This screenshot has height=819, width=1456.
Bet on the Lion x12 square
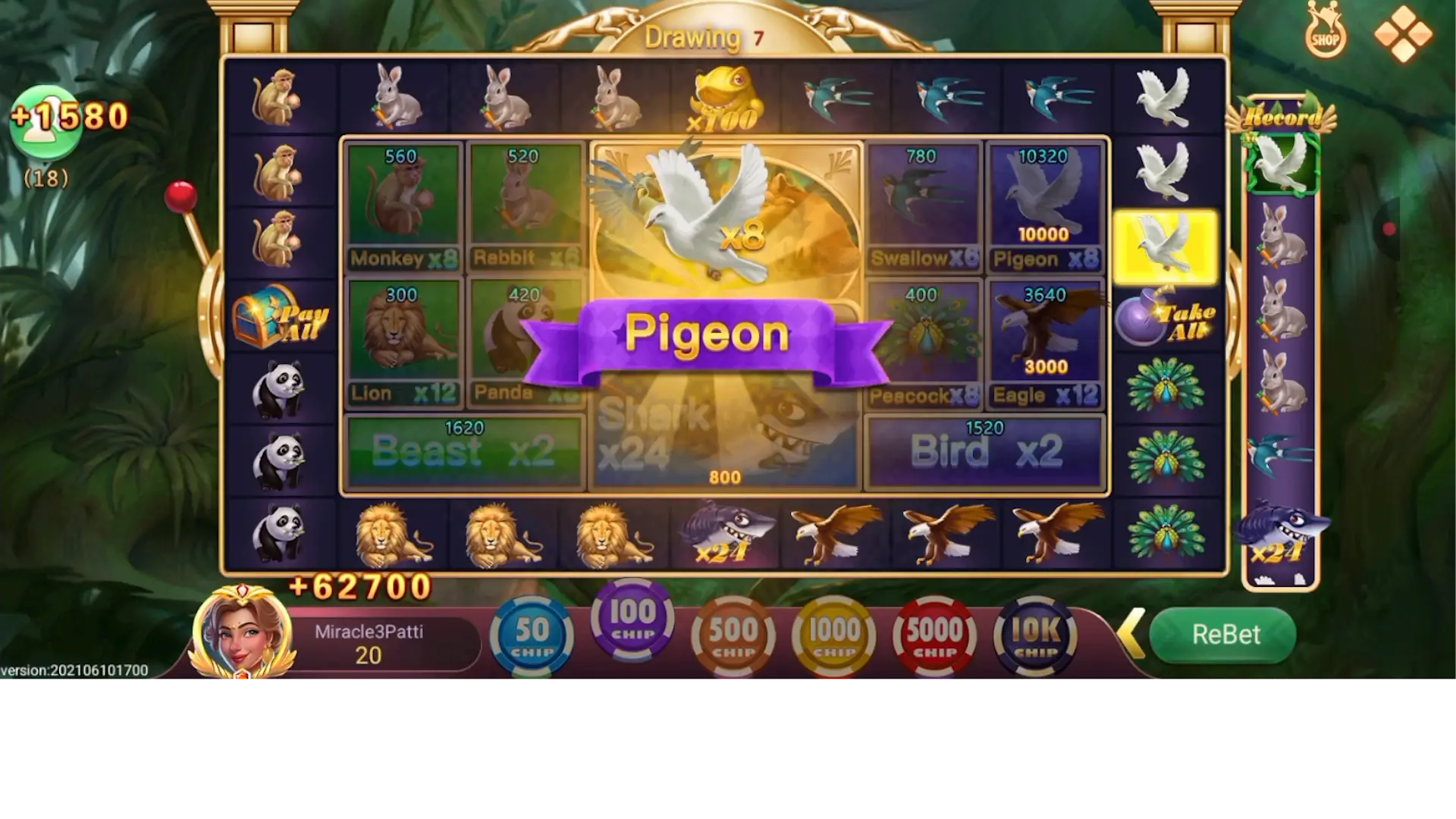[402, 339]
